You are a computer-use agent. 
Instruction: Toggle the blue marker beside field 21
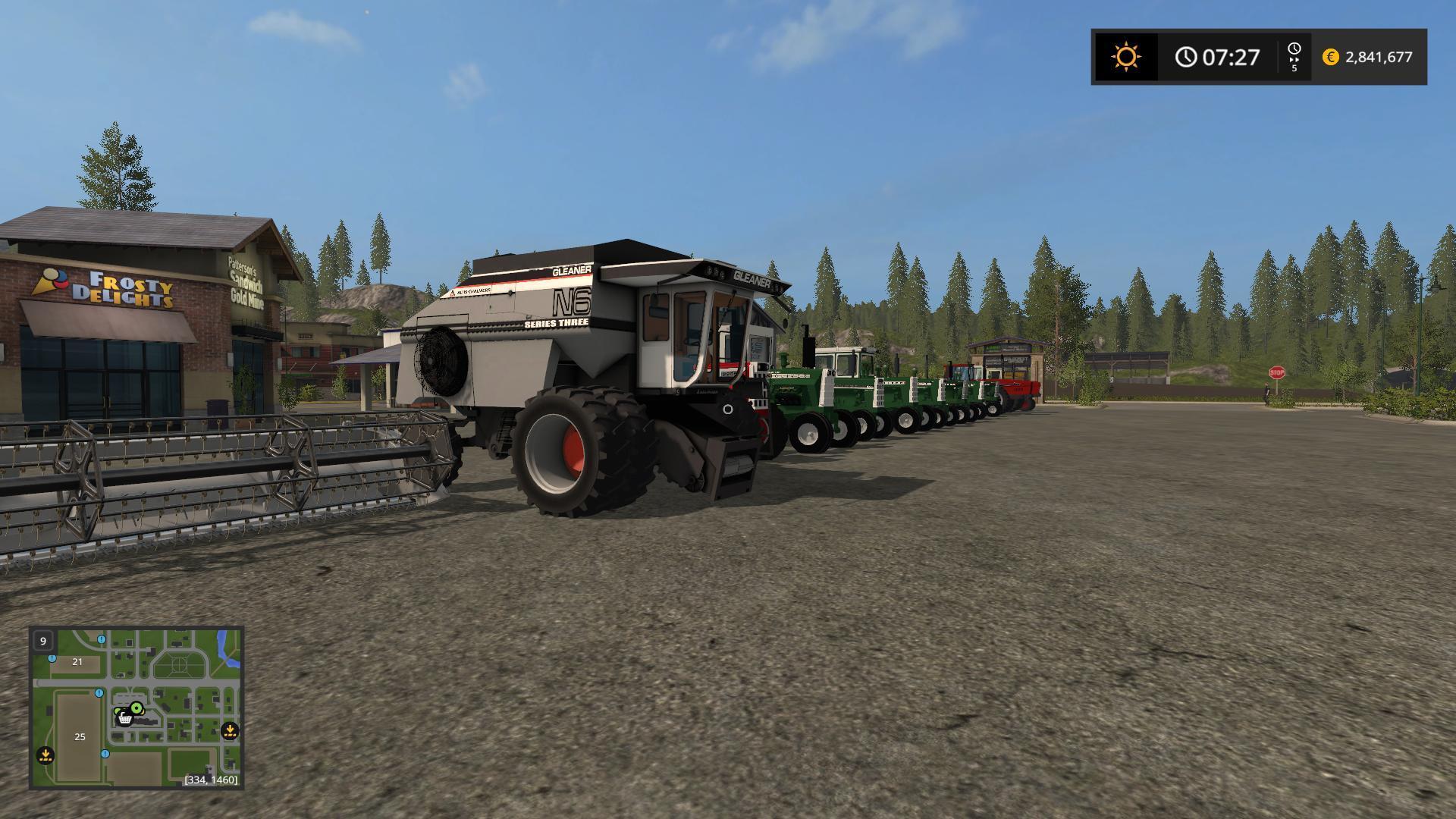coord(52,659)
